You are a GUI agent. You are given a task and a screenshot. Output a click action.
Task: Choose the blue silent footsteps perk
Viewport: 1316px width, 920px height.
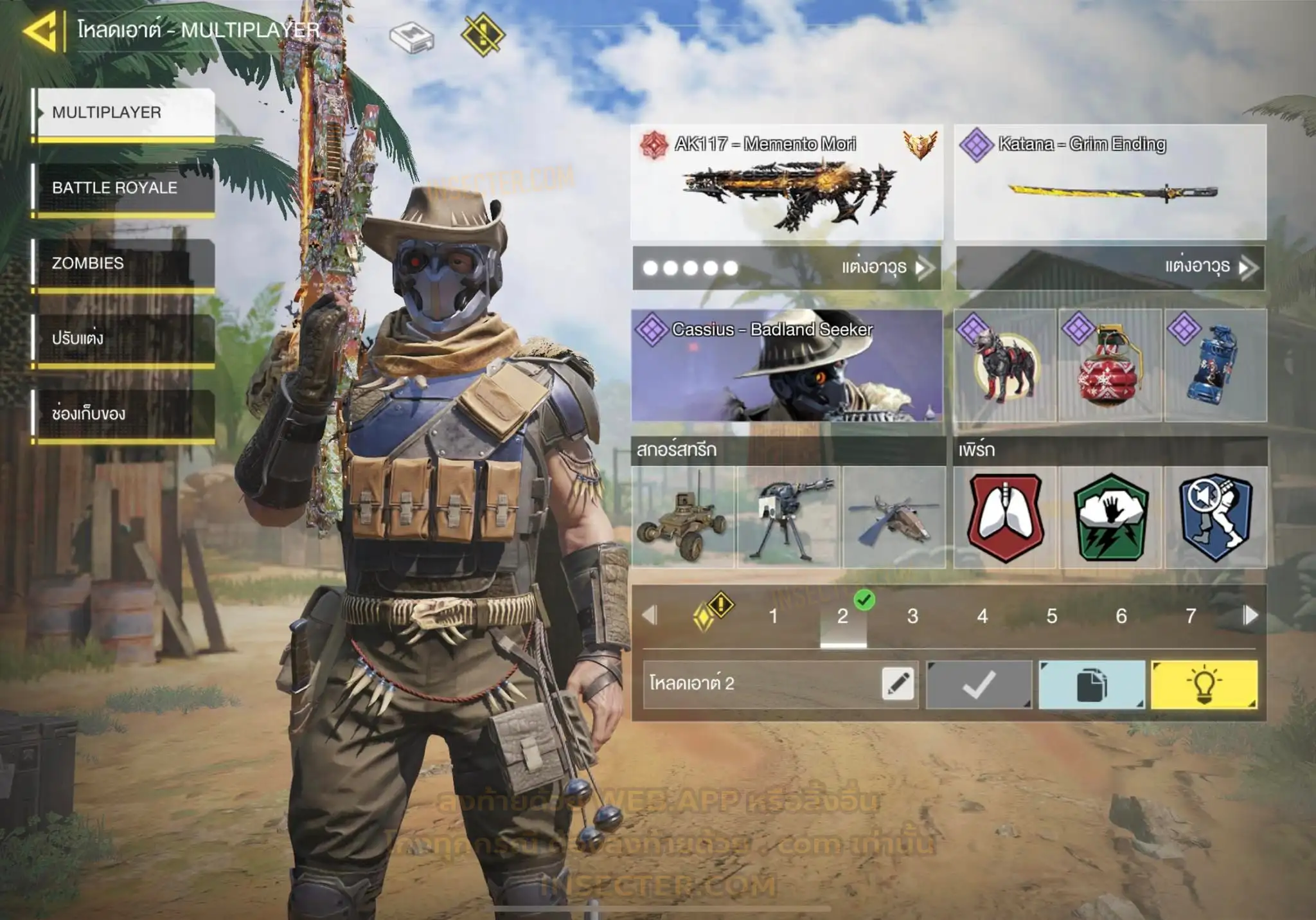[1215, 518]
